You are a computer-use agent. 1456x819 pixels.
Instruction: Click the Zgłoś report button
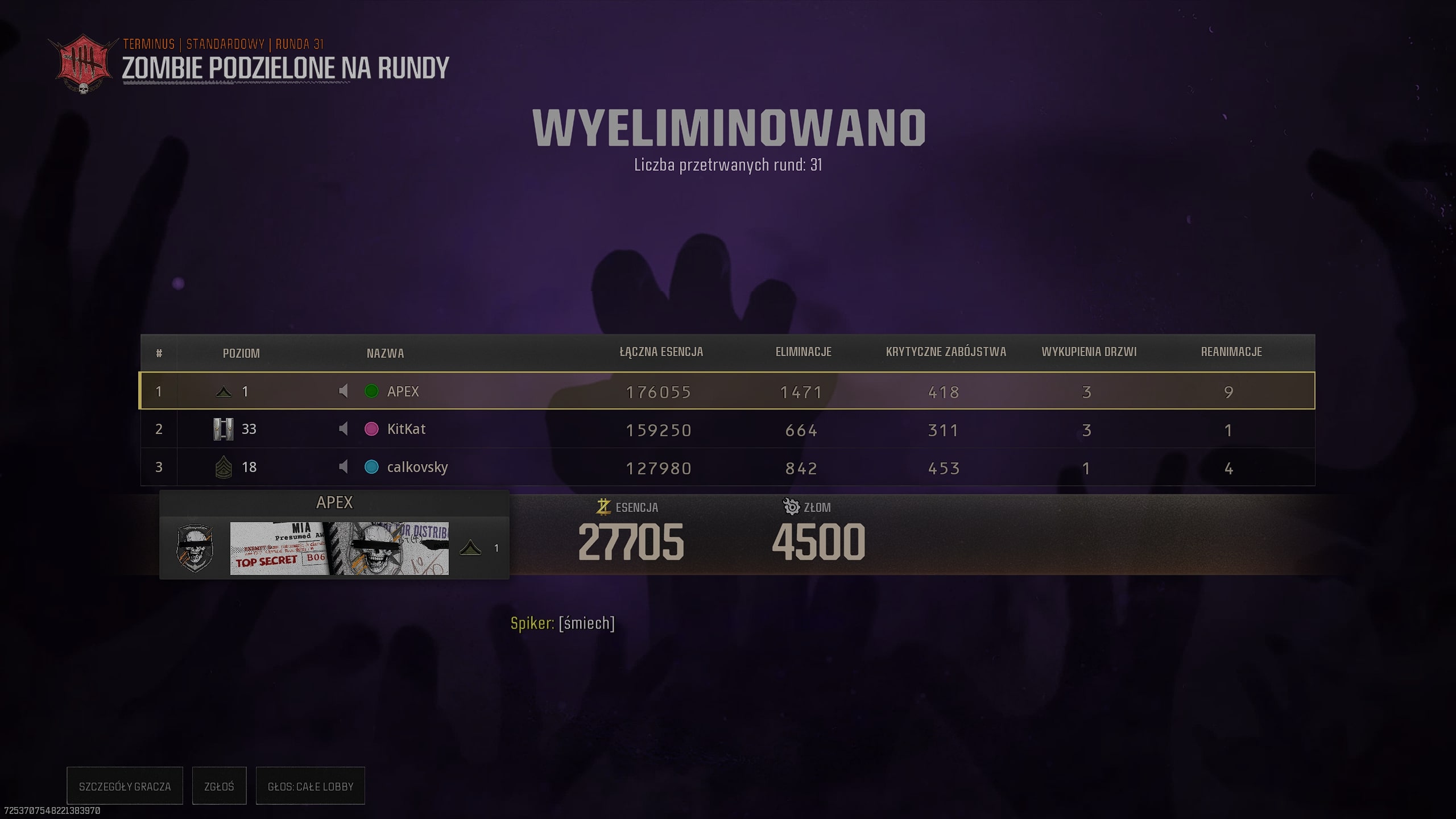point(219,786)
